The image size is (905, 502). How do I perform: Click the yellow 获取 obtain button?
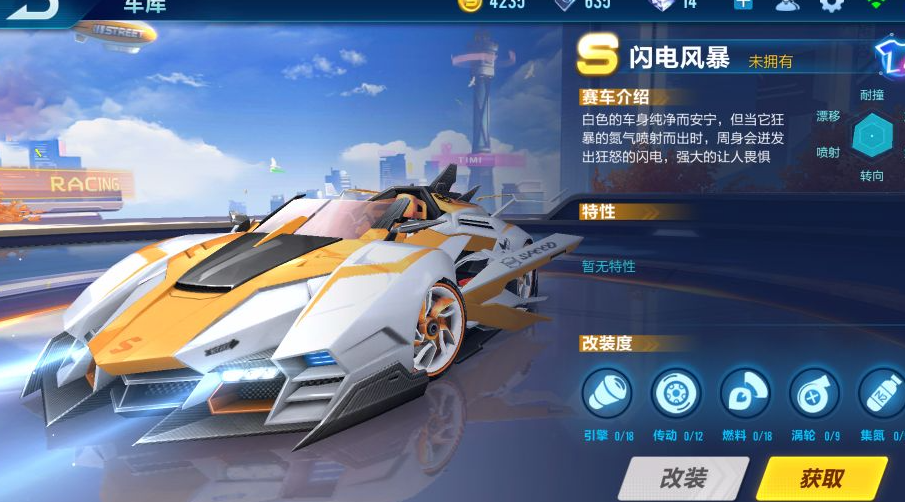pyautogui.click(x=822, y=479)
